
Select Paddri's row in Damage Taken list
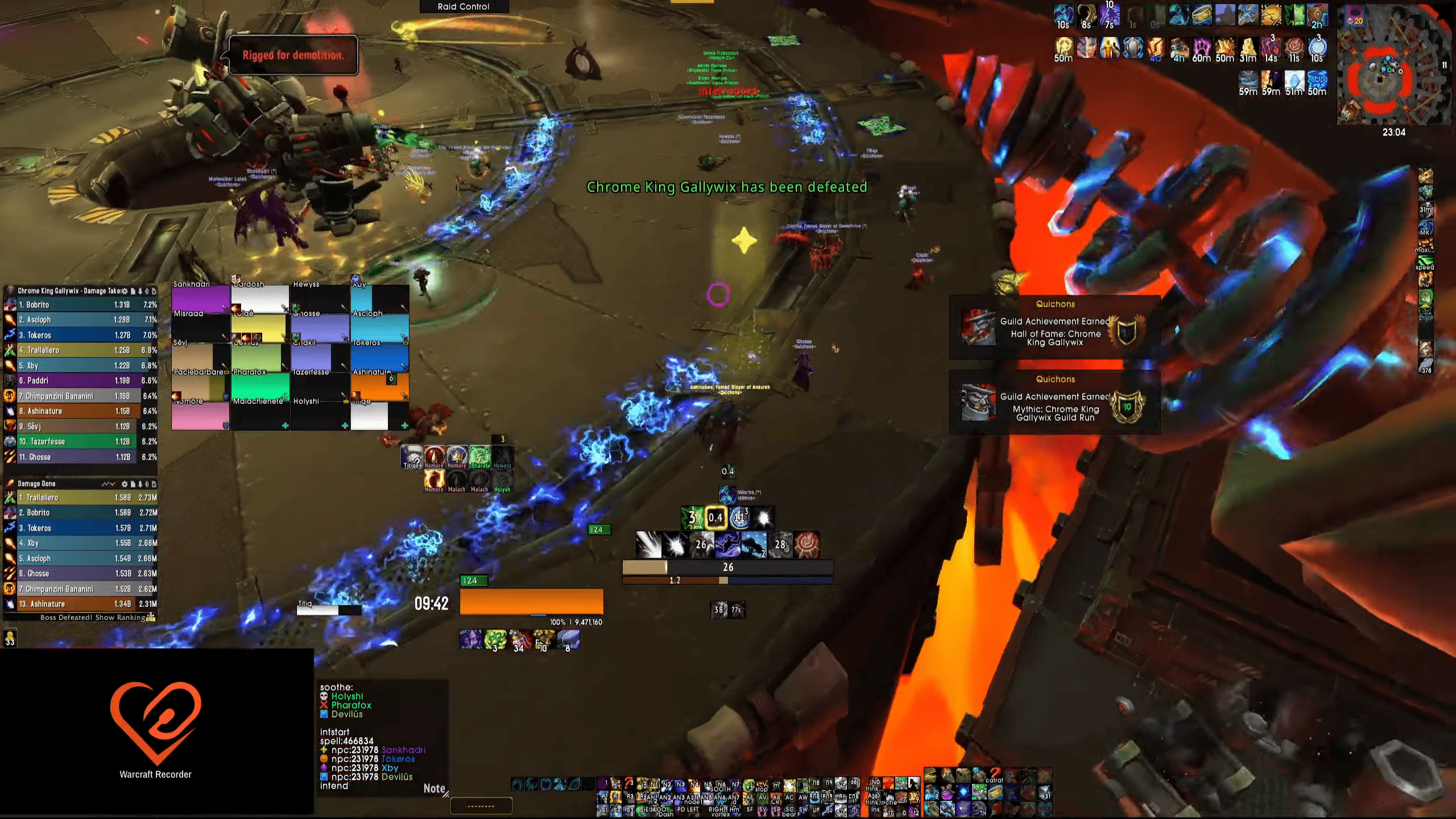(80, 380)
